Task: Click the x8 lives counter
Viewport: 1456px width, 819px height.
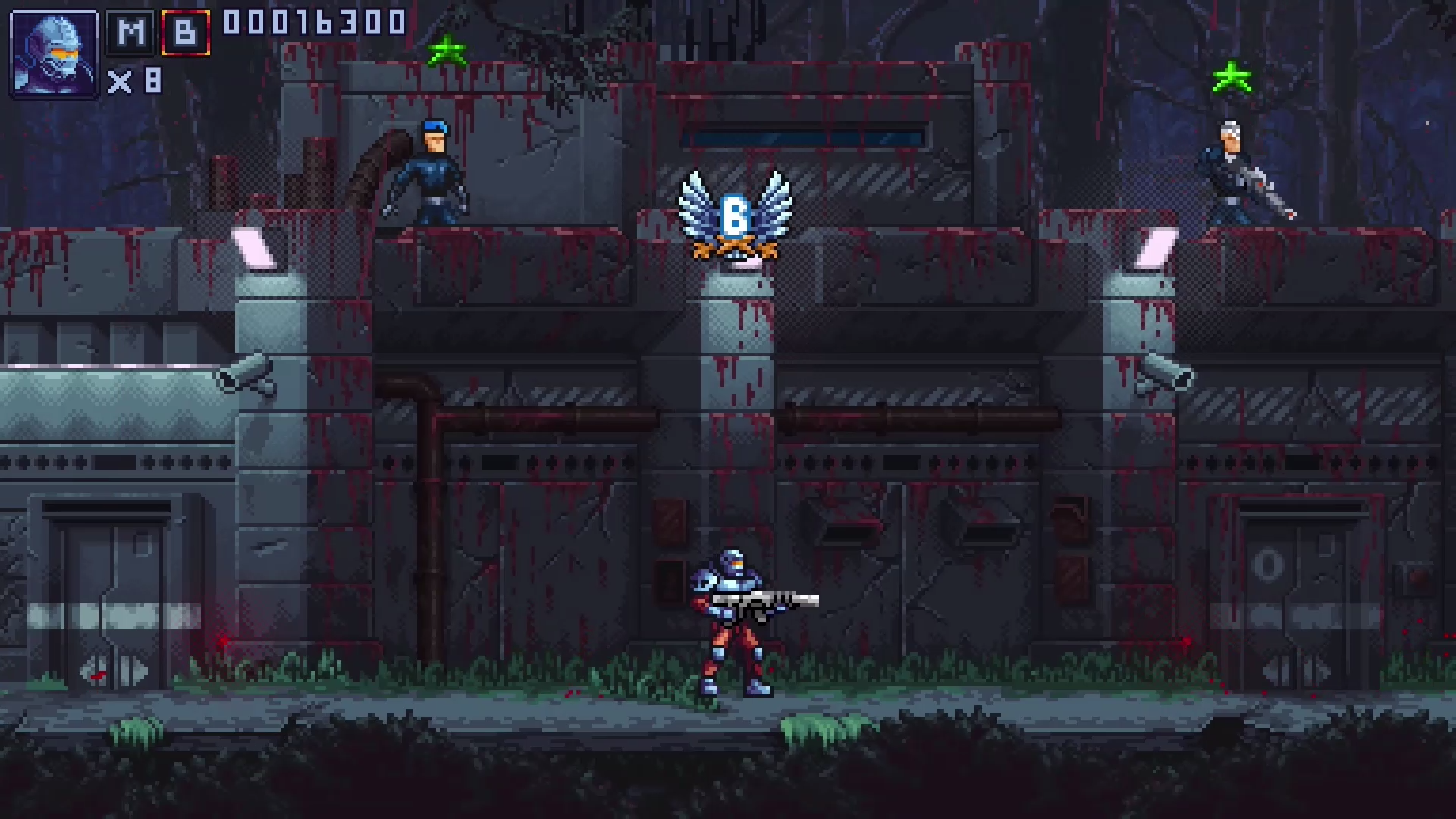Action: coord(136,82)
